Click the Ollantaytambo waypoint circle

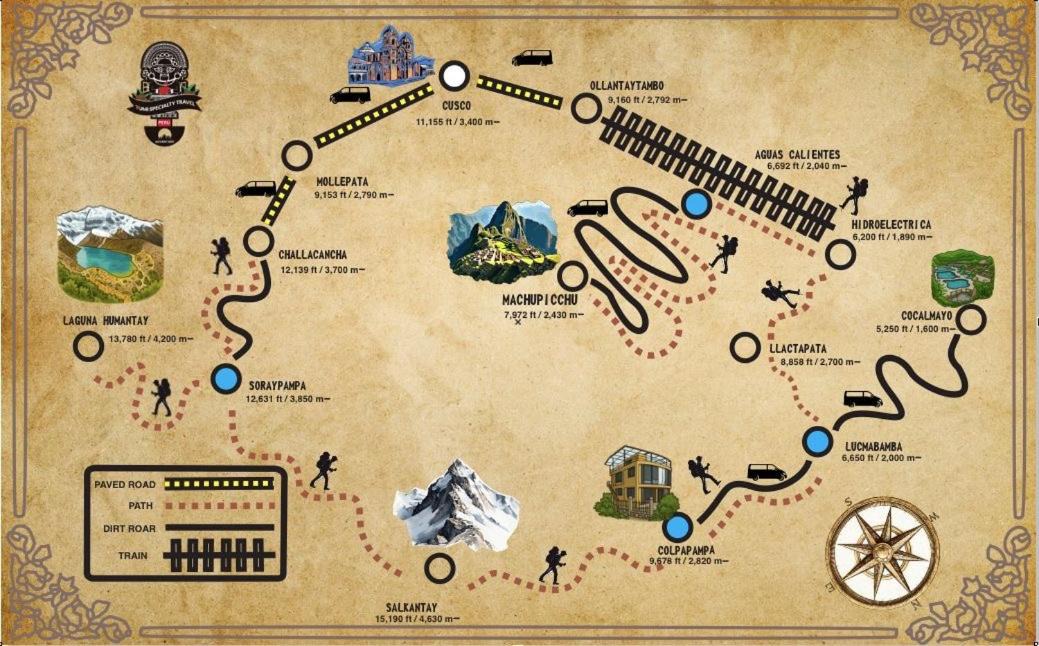[x=584, y=106]
